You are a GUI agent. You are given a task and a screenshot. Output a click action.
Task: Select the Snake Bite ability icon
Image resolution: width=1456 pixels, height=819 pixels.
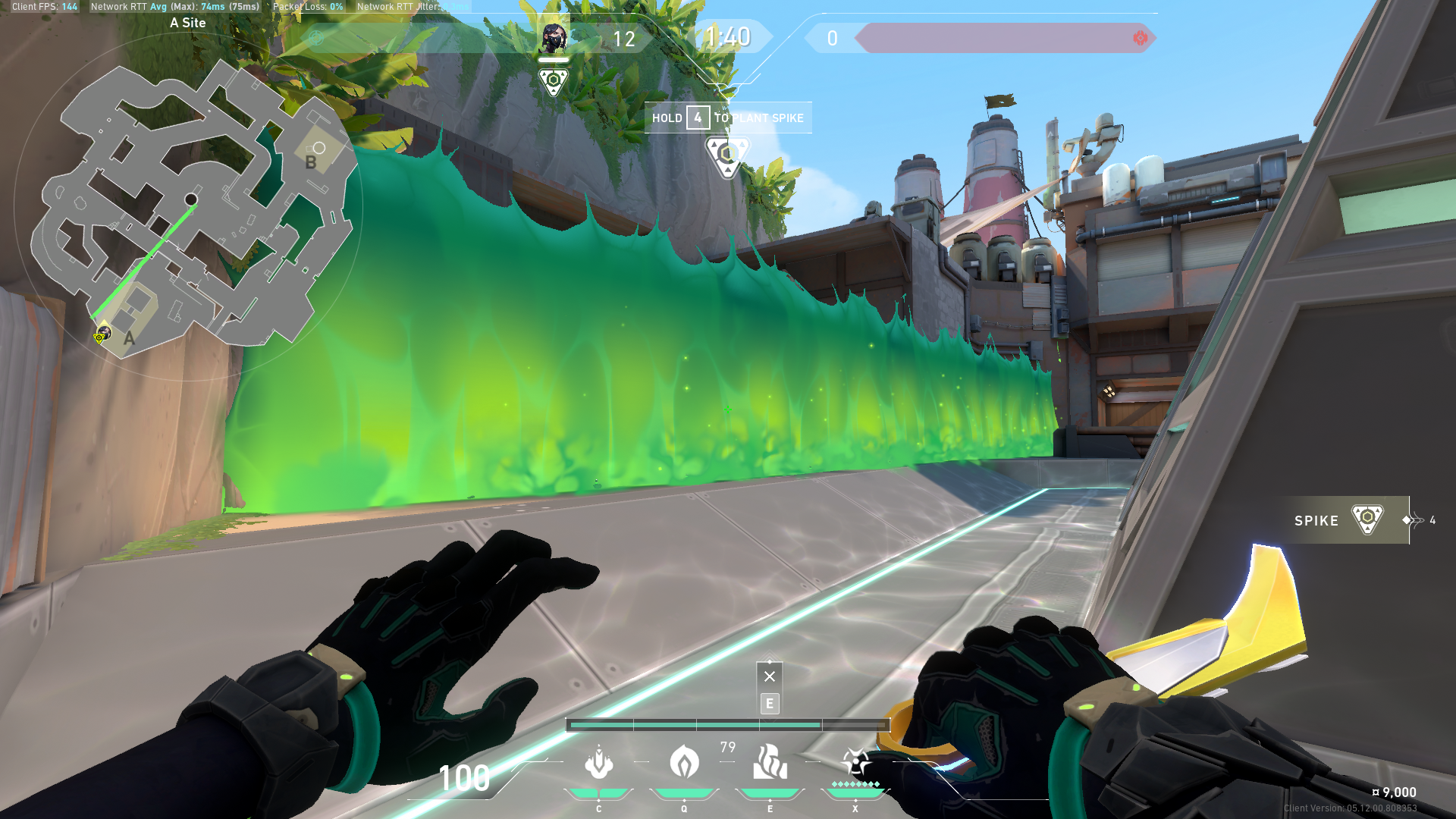pyautogui.click(x=598, y=763)
